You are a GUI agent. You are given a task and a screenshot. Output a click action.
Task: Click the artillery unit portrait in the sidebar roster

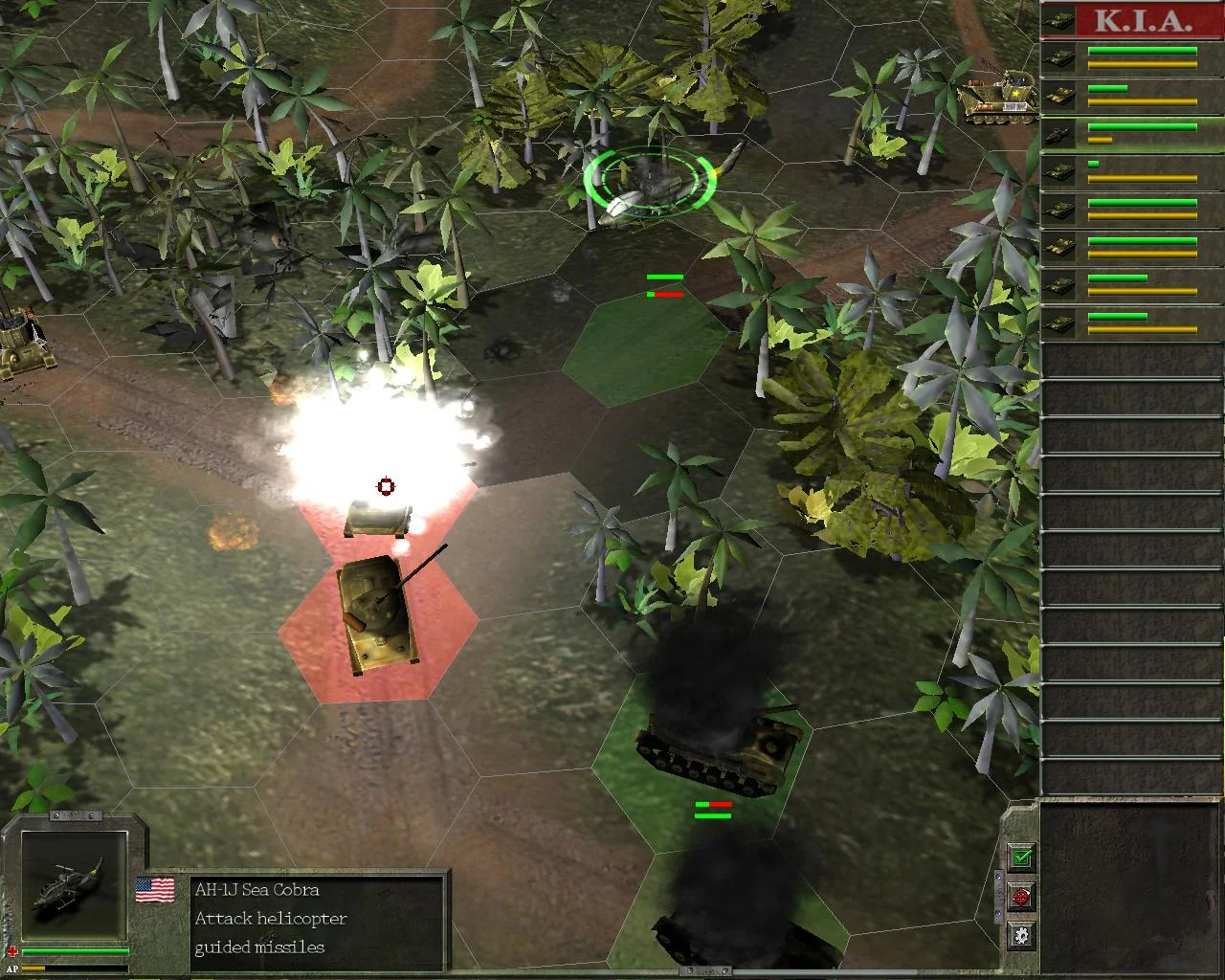(x=1059, y=94)
